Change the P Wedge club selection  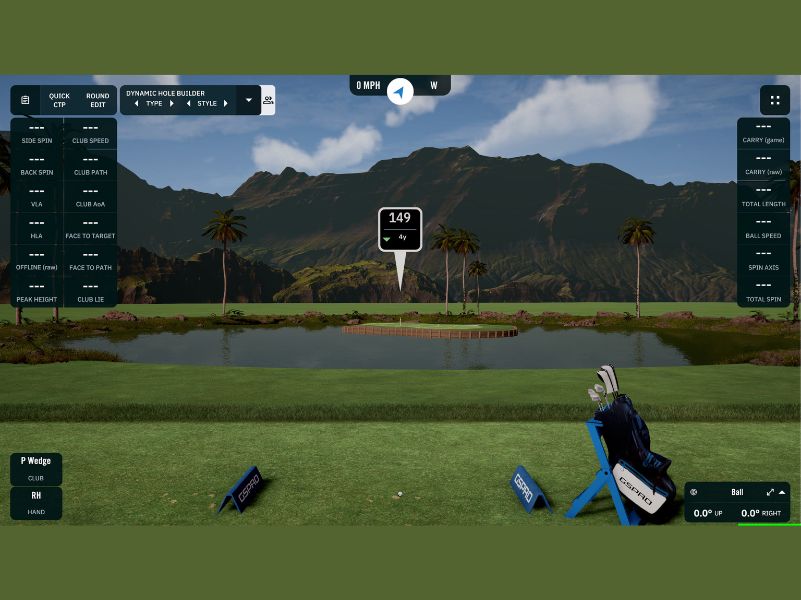pyautogui.click(x=36, y=468)
